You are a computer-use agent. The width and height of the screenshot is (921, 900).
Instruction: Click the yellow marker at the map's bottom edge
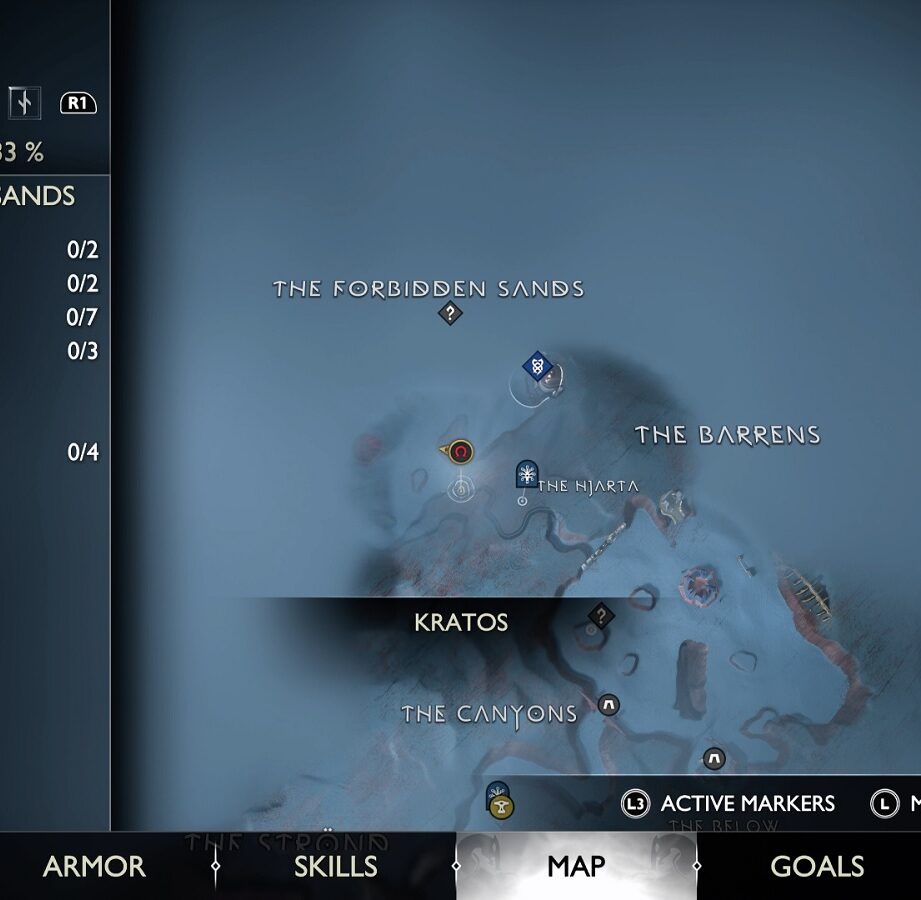click(502, 807)
